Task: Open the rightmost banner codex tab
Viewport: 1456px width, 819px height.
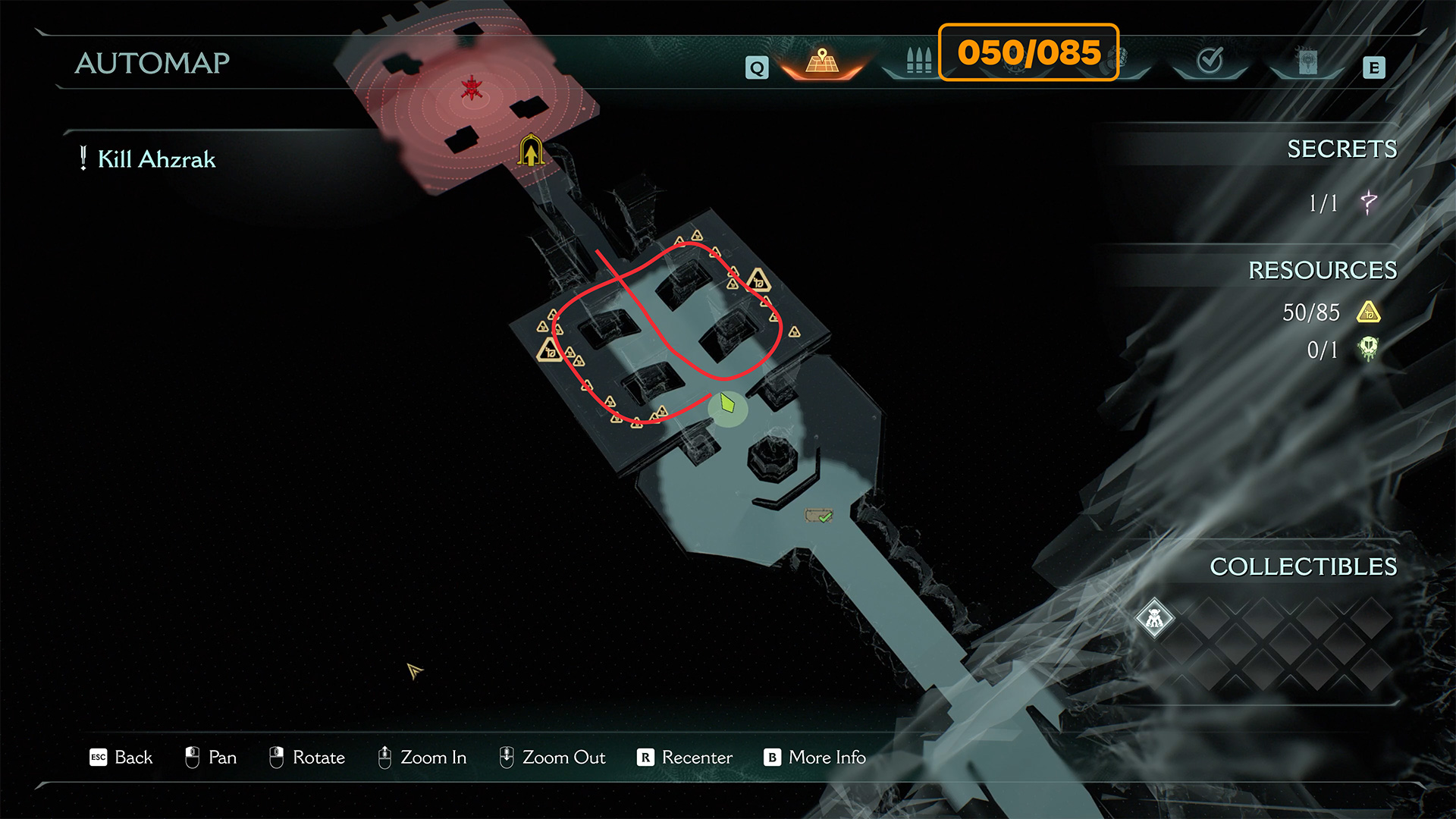Action: click(1307, 62)
